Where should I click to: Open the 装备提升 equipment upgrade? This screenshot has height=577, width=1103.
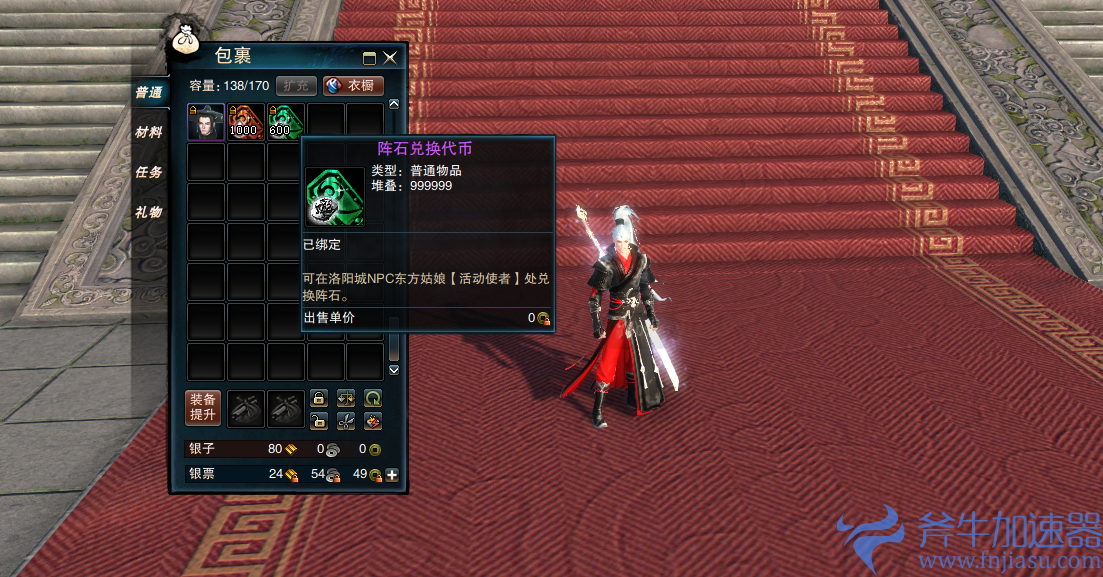(203, 407)
